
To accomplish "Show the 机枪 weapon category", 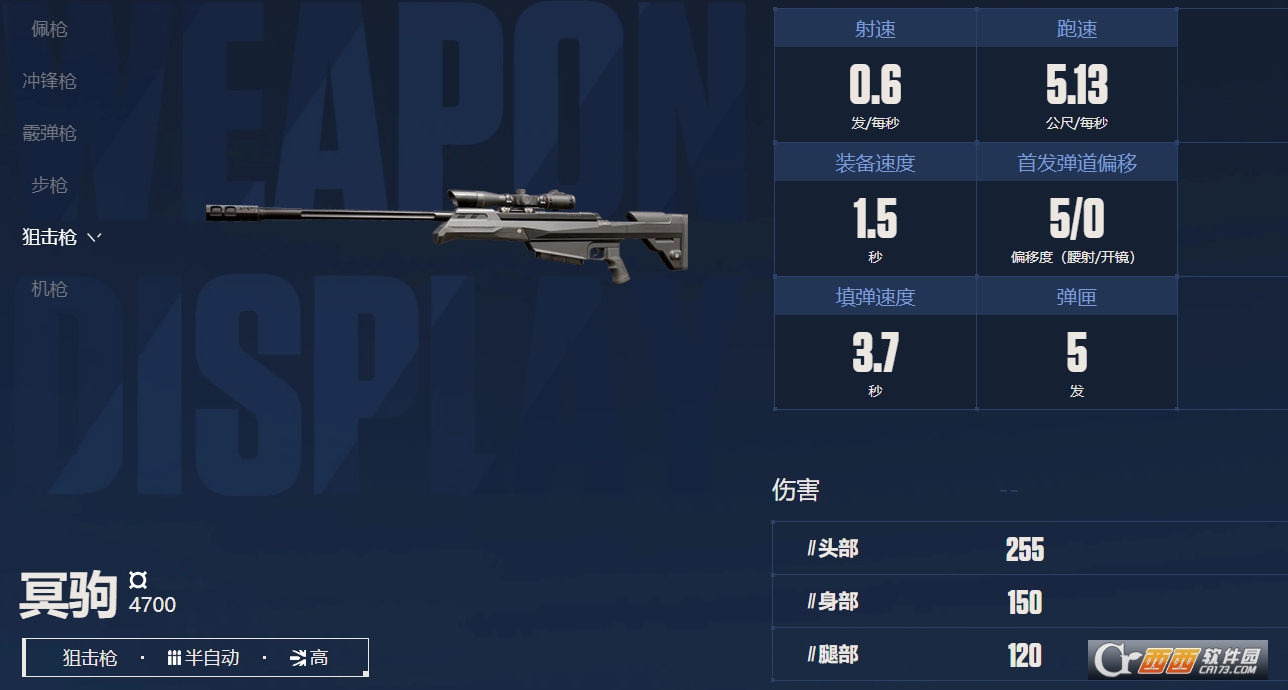I will 49,289.
